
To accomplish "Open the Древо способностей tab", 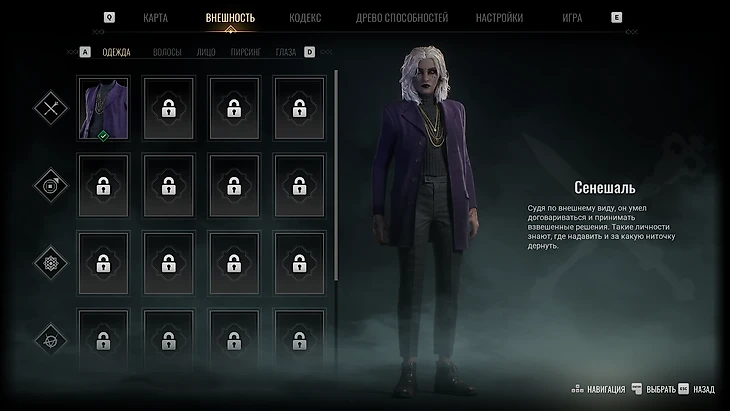I will tap(402, 18).
